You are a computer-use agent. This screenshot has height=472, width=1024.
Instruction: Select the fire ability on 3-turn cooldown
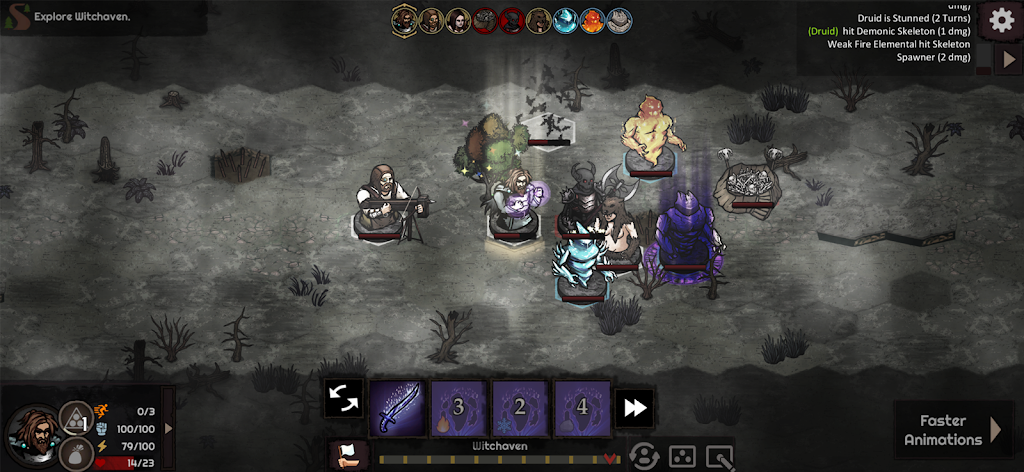459,407
